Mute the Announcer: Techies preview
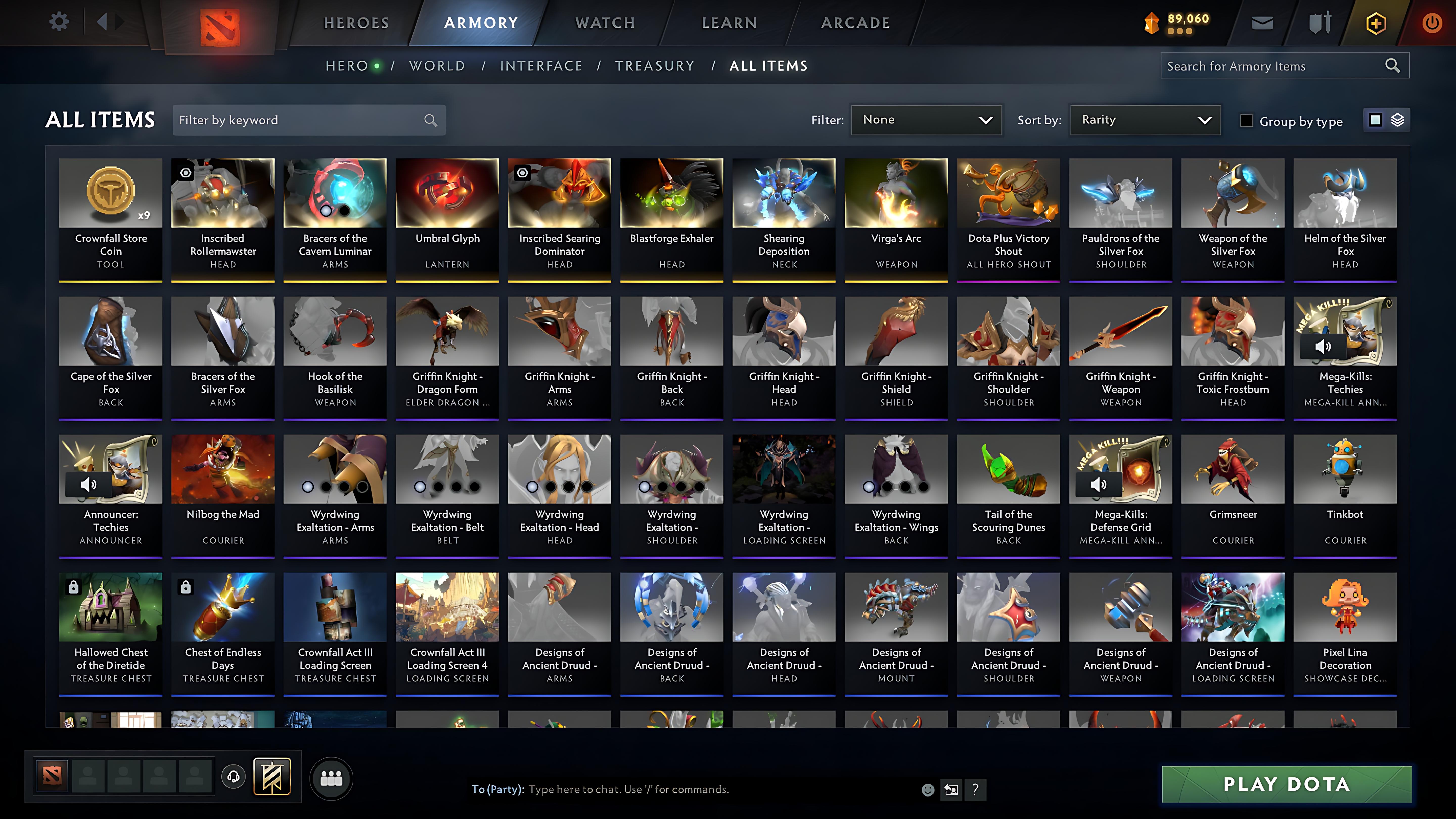This screenshot has height=819, width=1456. tap(88, 484)
